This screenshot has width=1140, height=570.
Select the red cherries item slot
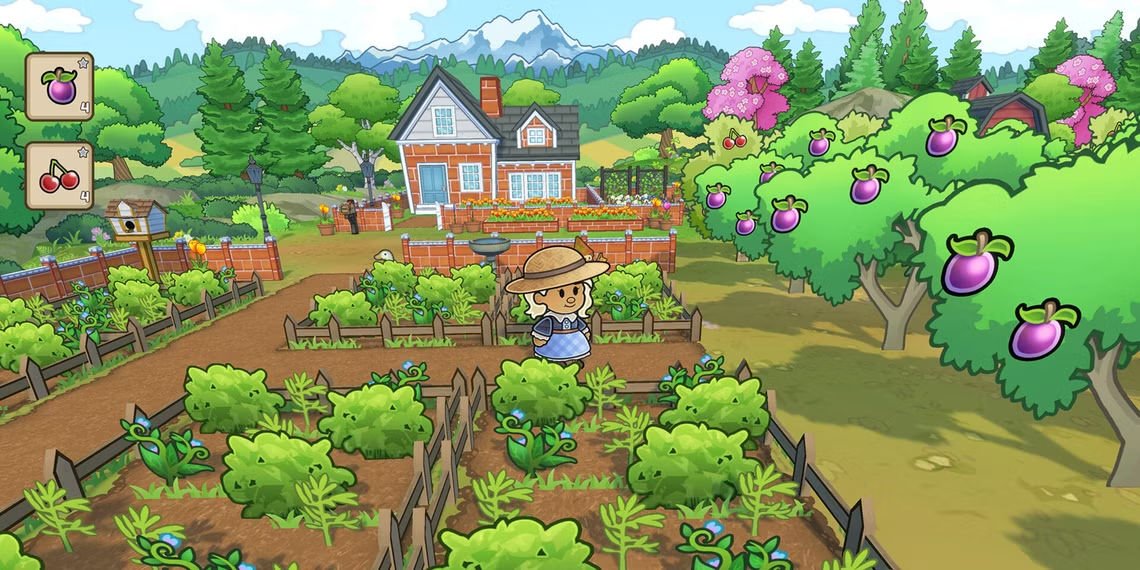pos(59,175)
